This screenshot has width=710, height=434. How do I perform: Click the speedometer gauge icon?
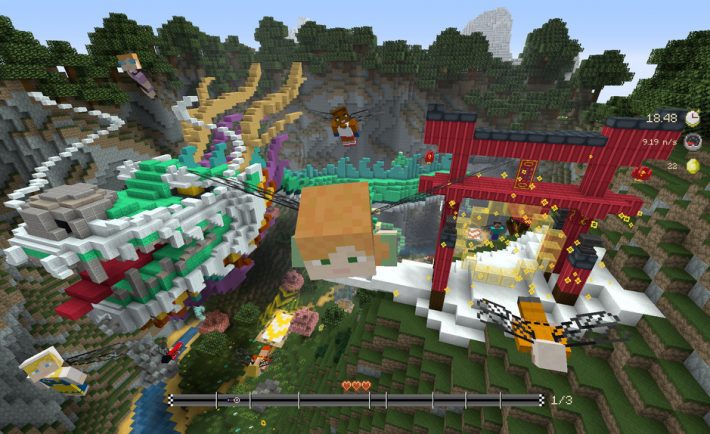[x=692, y=142]
